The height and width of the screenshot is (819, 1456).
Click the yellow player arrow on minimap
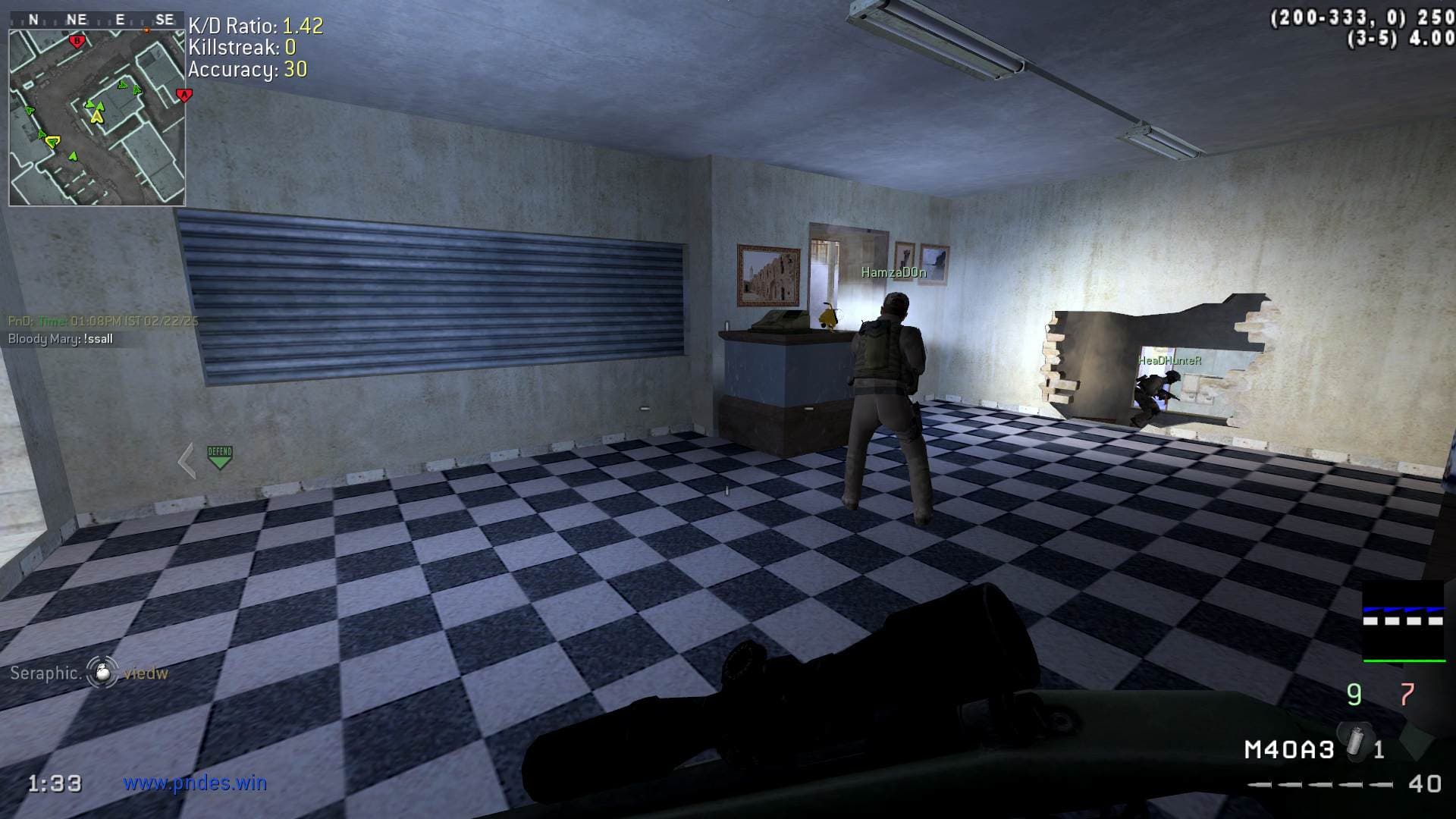tap(96, 116)
